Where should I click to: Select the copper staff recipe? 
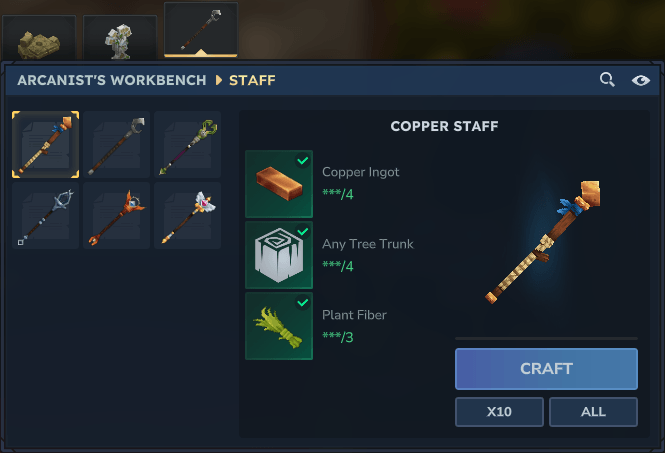pos(45,144)
